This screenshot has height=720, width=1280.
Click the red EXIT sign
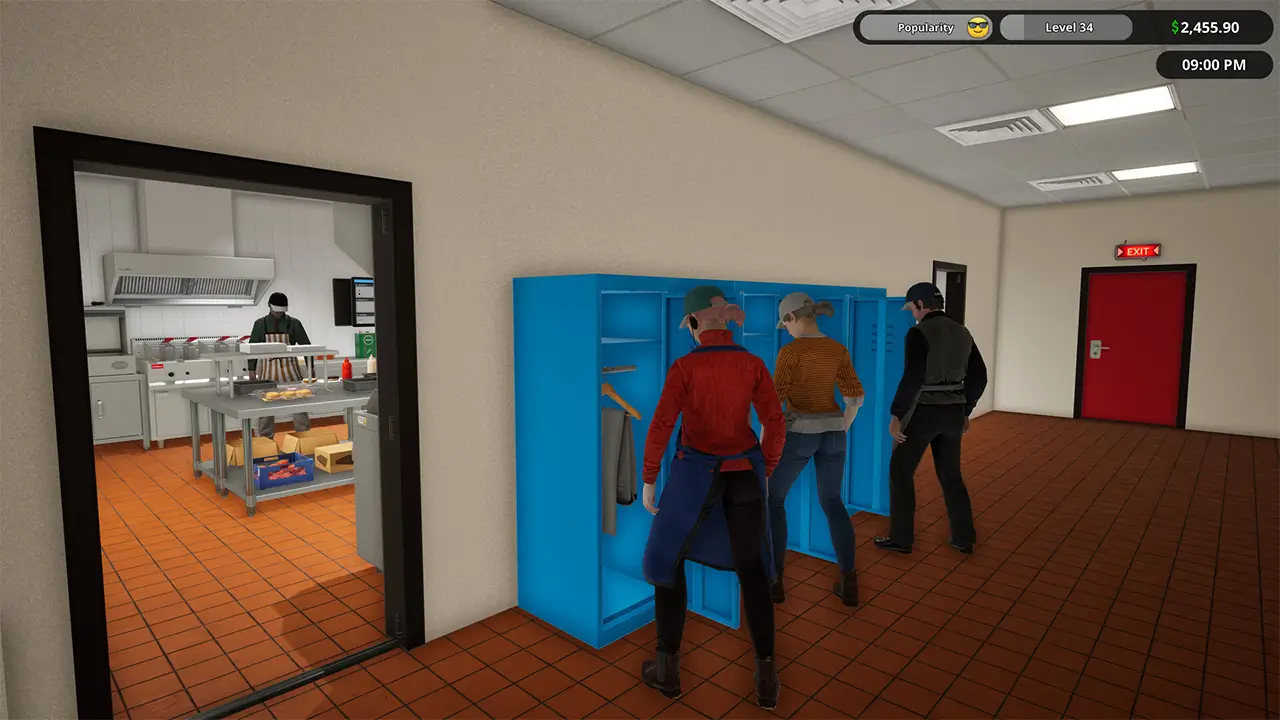pyautogui.click(x=1135, y=250)
